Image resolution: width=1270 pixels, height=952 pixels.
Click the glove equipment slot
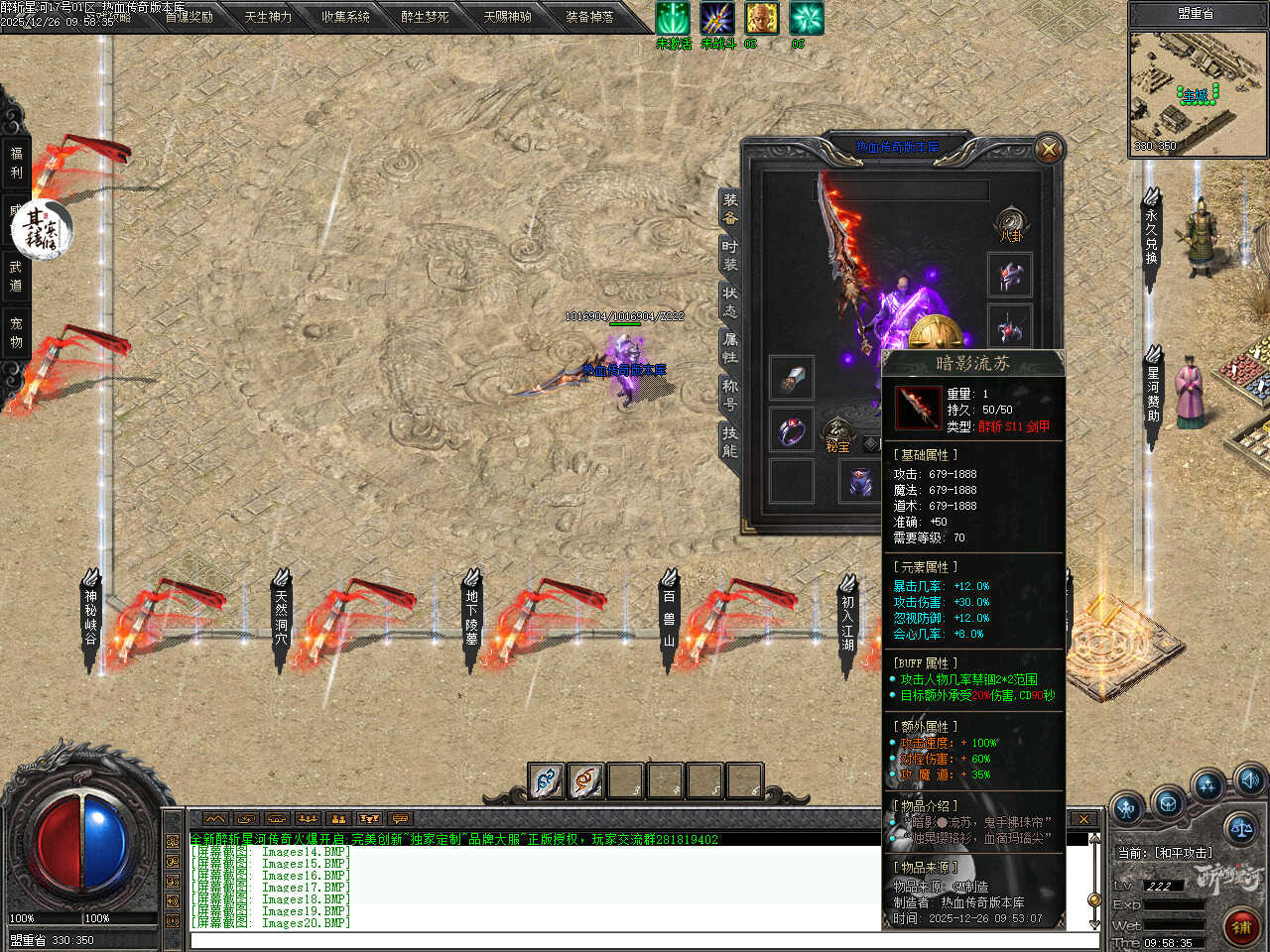coord(791,378)
